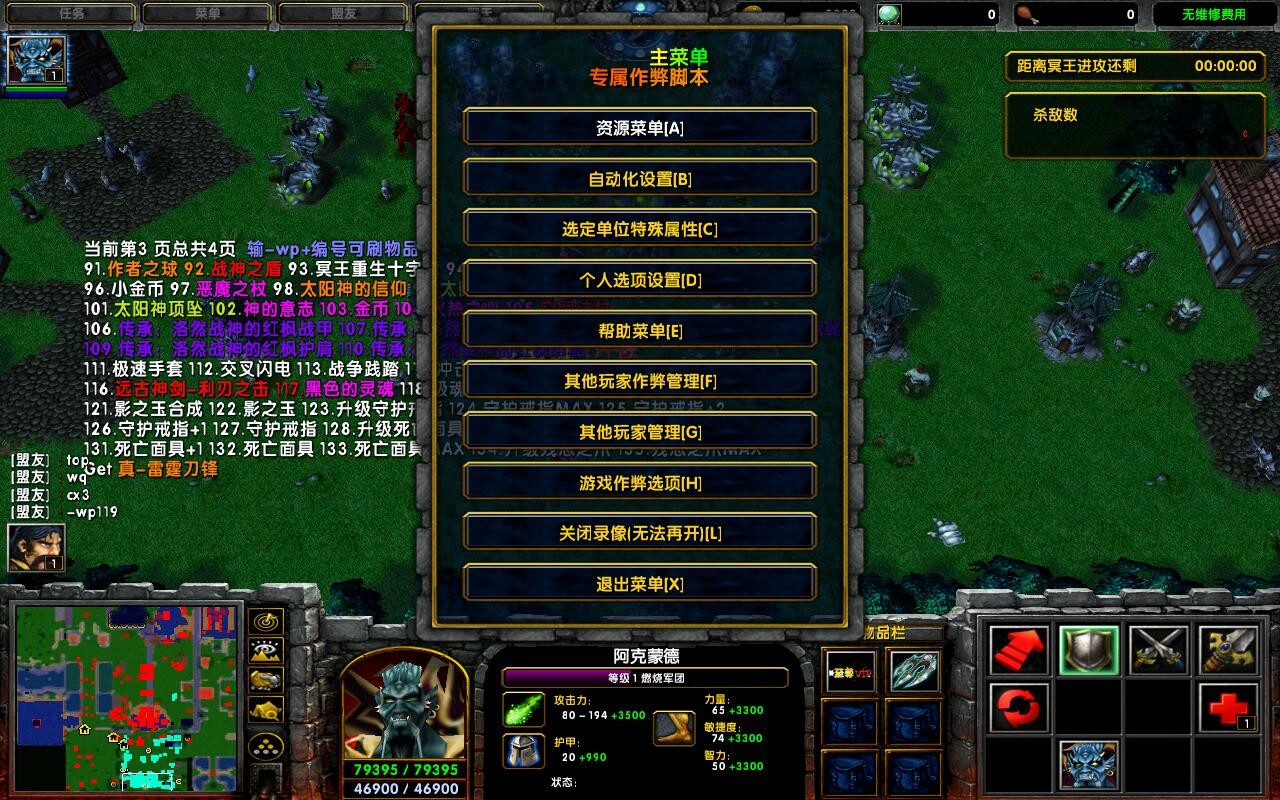This screenshot has width=1280, height=800.
Task: Click the green gem resource icon at top
Action: click(889, 12)
